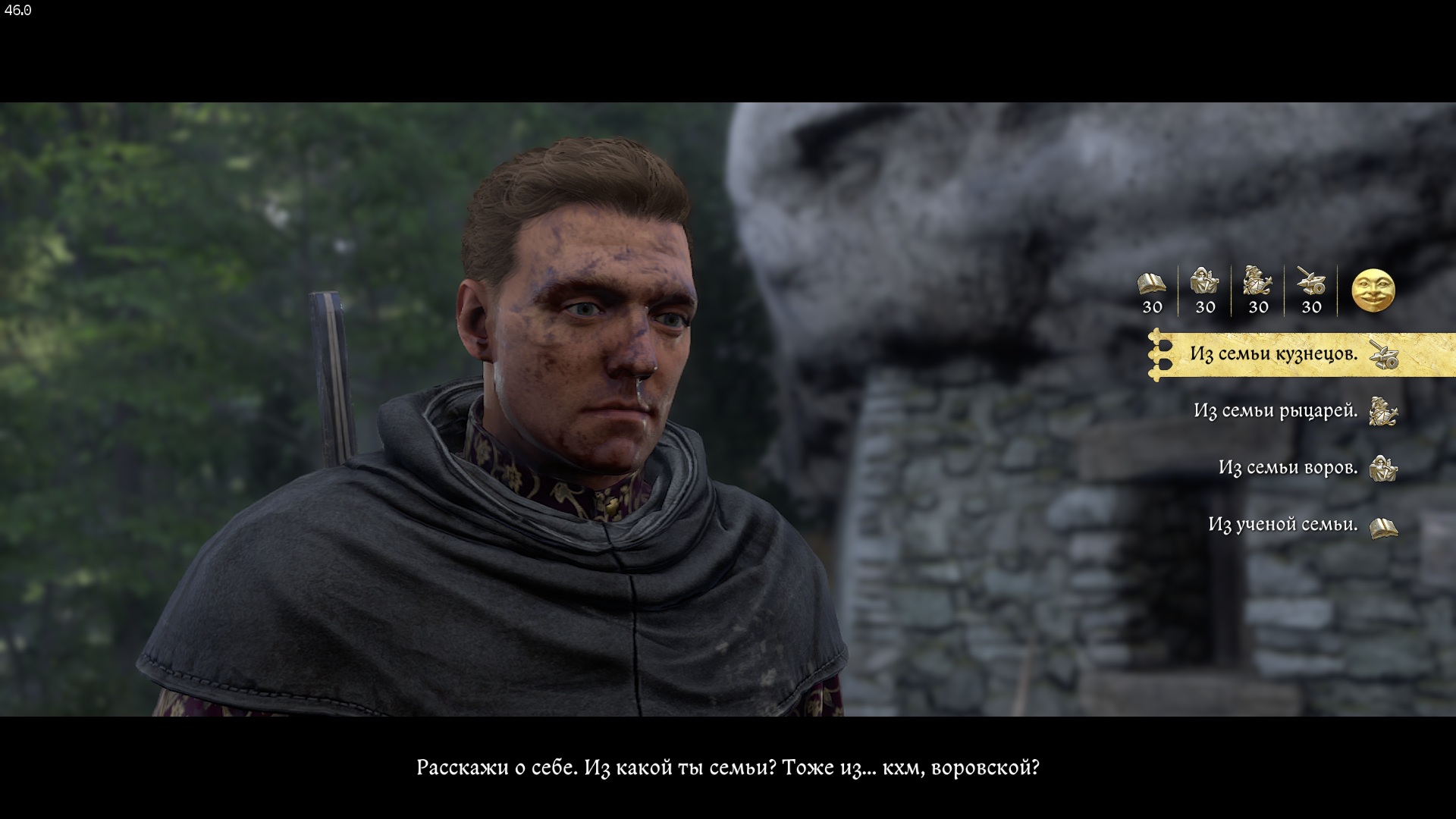Pick the dialogue option "Из семьи воров."
The width and height of the screenshot is (1456, 819).
(x=1288, y=468)
